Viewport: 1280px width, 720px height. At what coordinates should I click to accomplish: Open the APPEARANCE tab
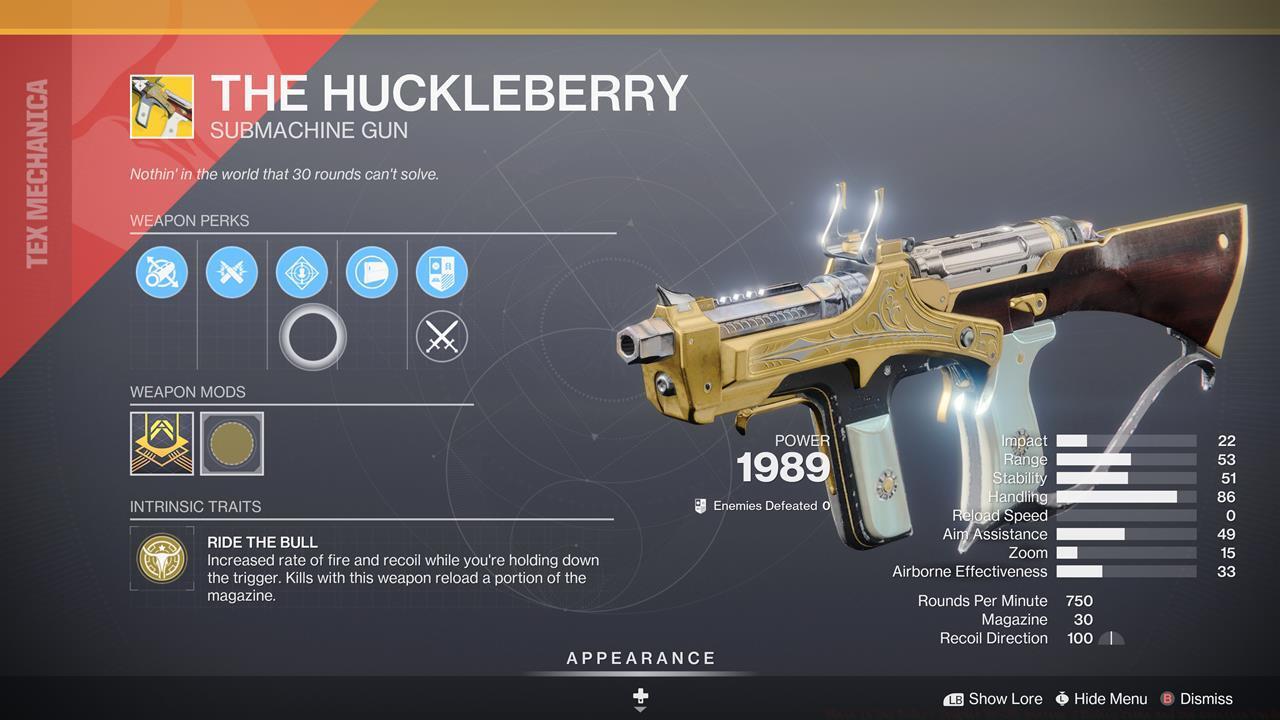[639, 658]
